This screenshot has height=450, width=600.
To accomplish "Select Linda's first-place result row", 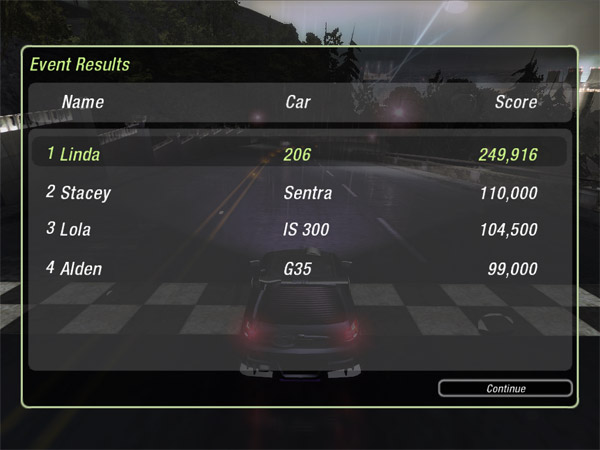I will point(298,154).
